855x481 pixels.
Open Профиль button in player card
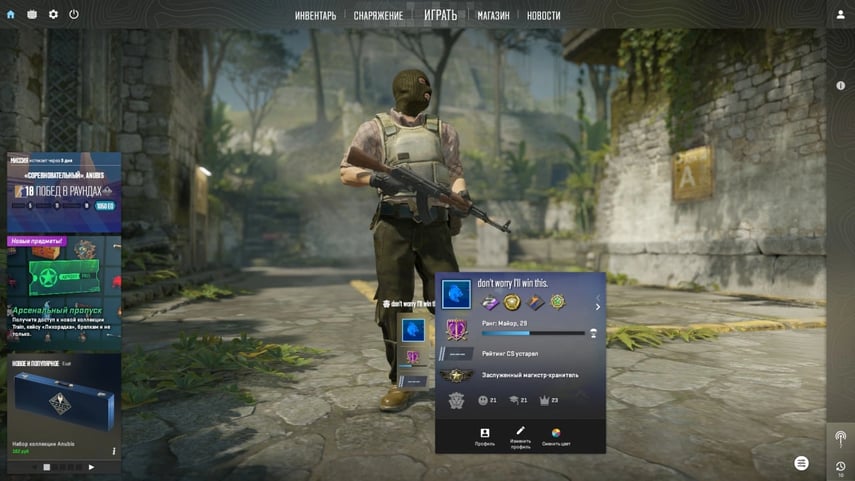(485, 436)
